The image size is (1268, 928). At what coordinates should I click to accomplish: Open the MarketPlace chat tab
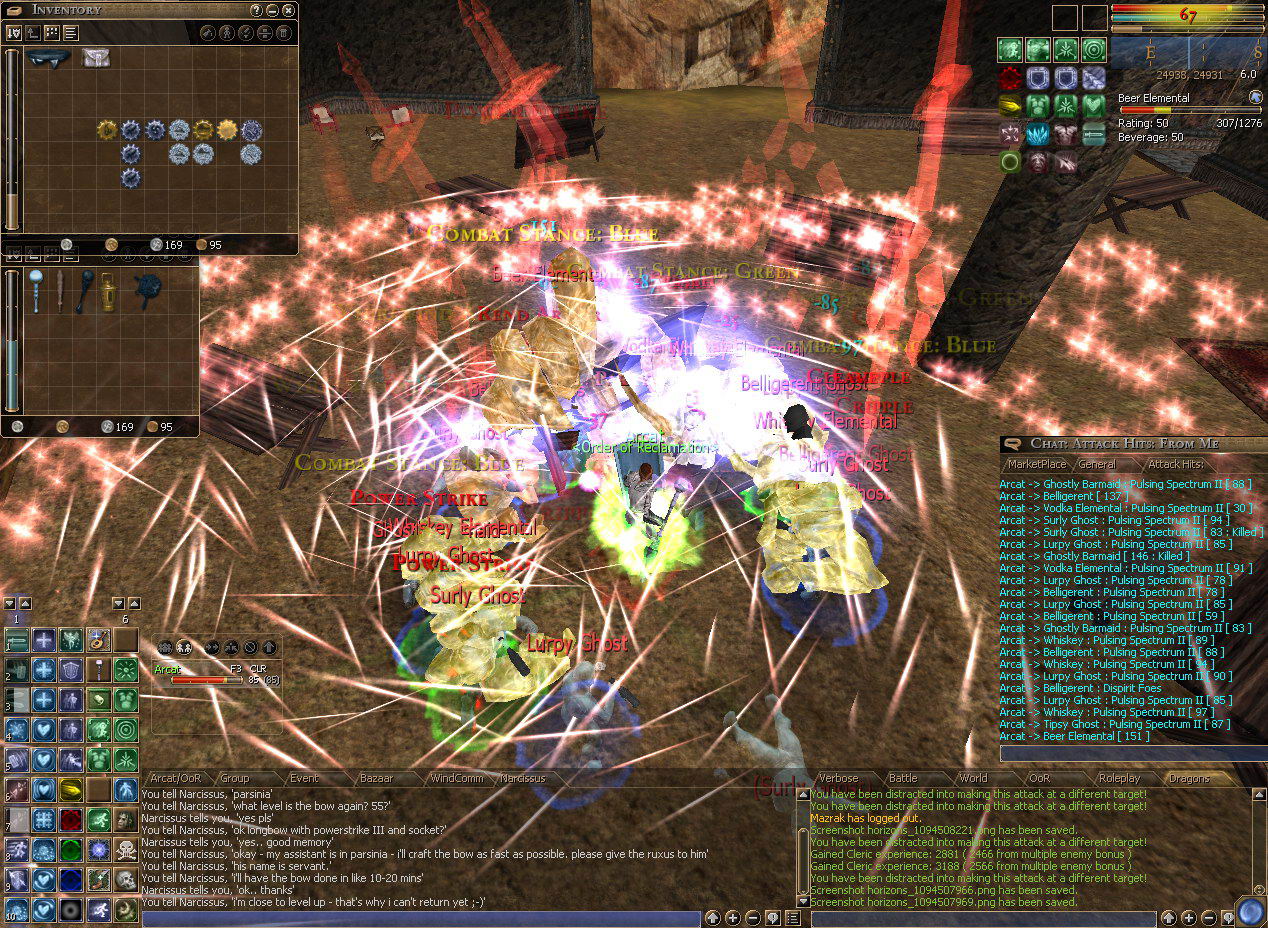(x=1037, y=464)
